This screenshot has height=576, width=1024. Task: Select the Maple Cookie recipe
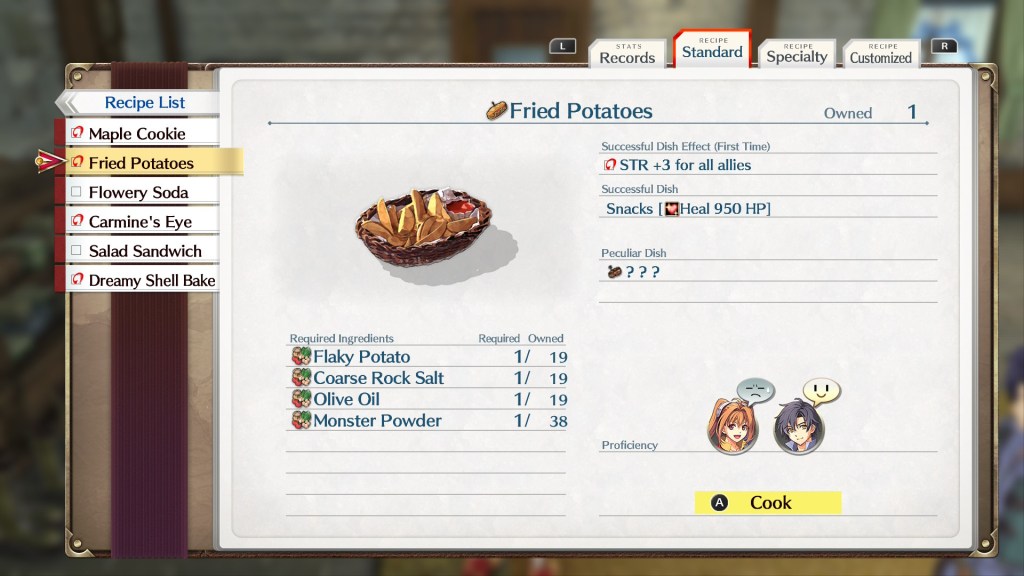[137, 133]
